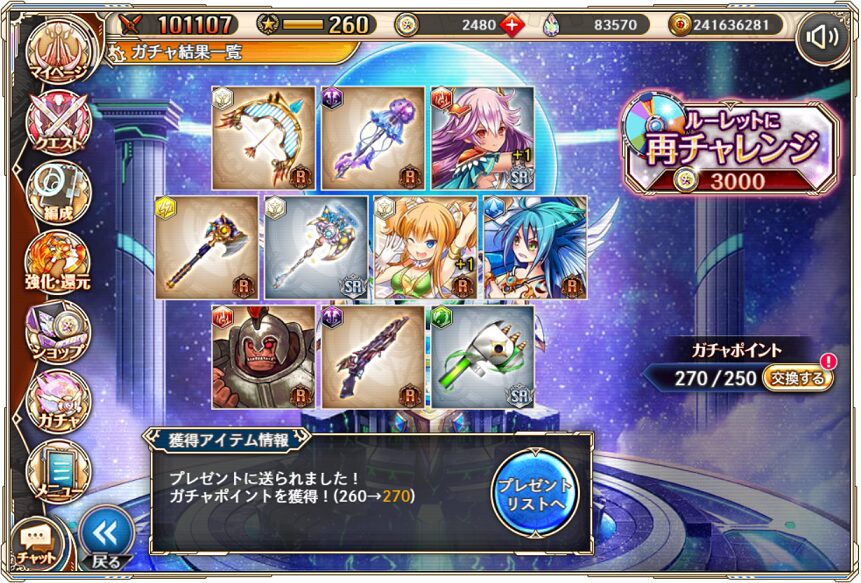The width and height of the screenshot is (861, 583).
Task: Inspect the blue-haired girl character card
Action: click(x=534, y=247)
